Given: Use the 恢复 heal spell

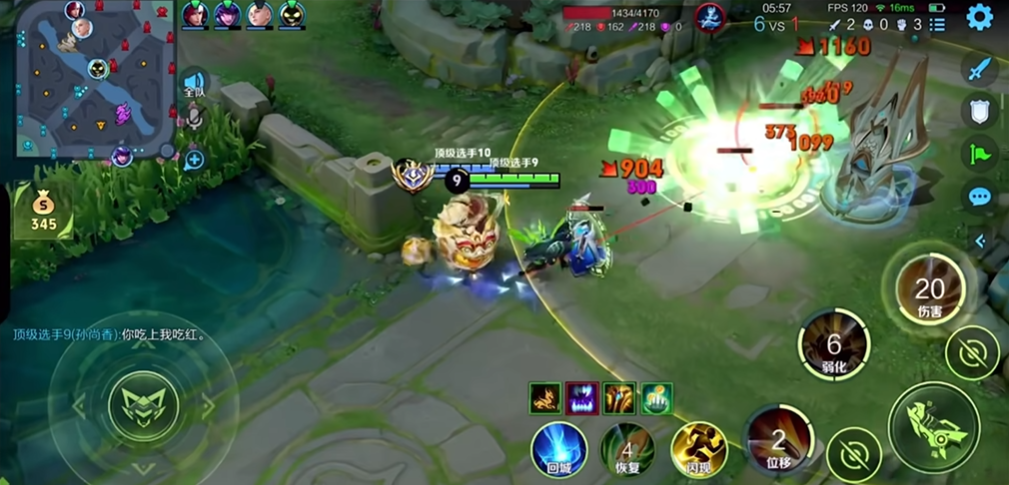Looking at the screenshot, I should [x=627, y=449].
